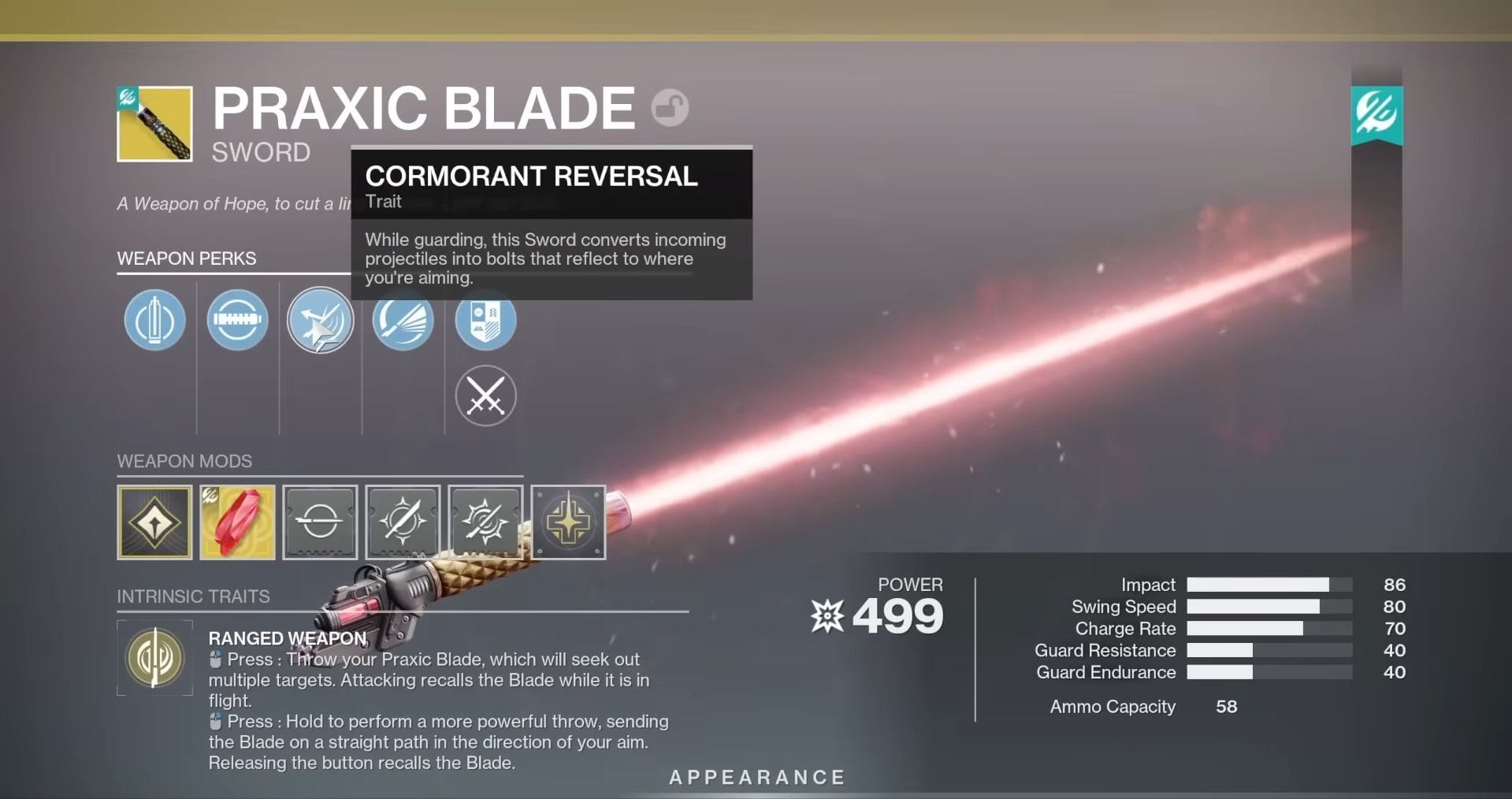Click the INTRINSIC TRAITS heading
Image resolution: width=1512 pixels, height=799 pixels.
[193, 596]
